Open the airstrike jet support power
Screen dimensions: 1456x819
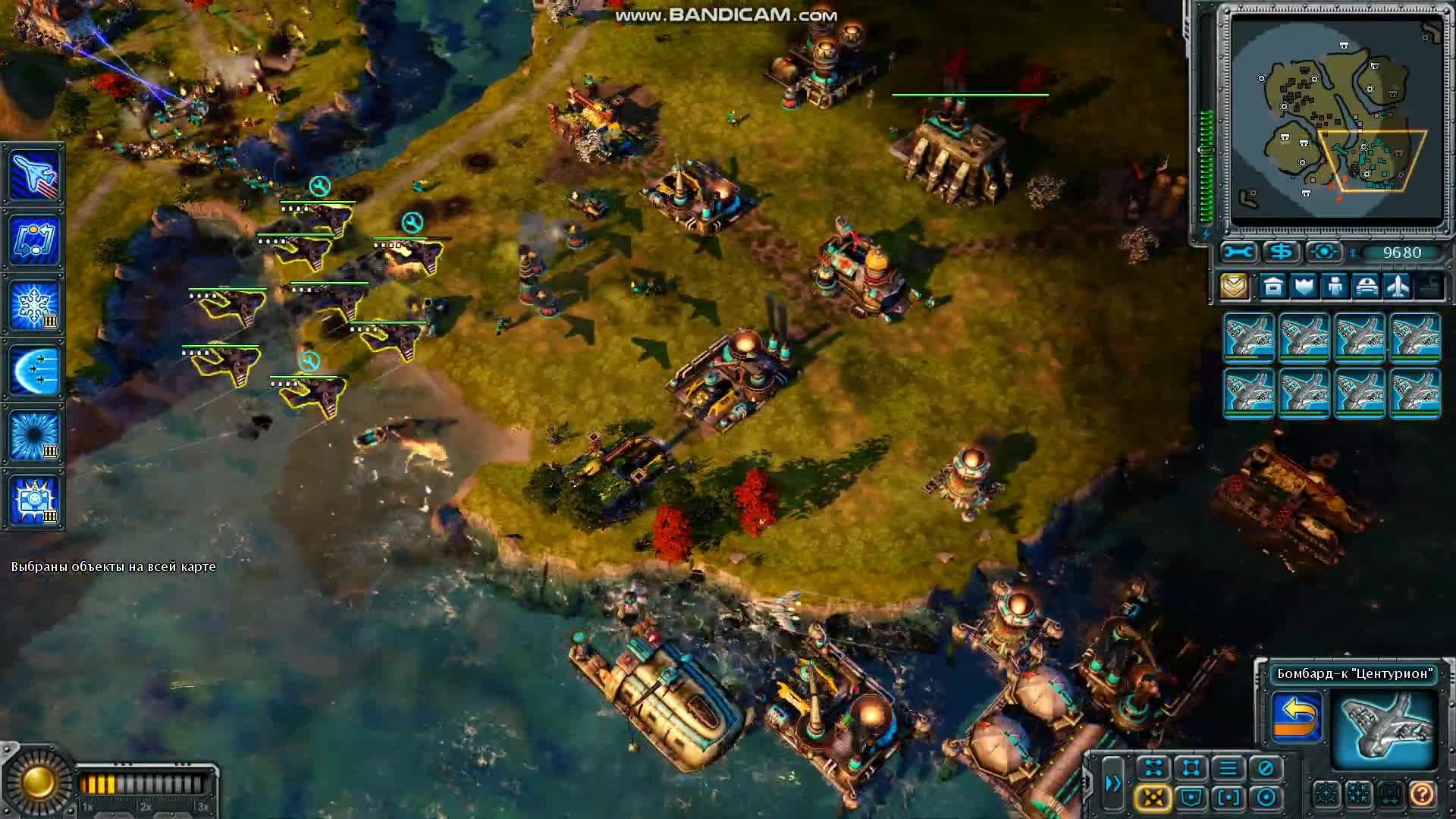coord(34,176)
